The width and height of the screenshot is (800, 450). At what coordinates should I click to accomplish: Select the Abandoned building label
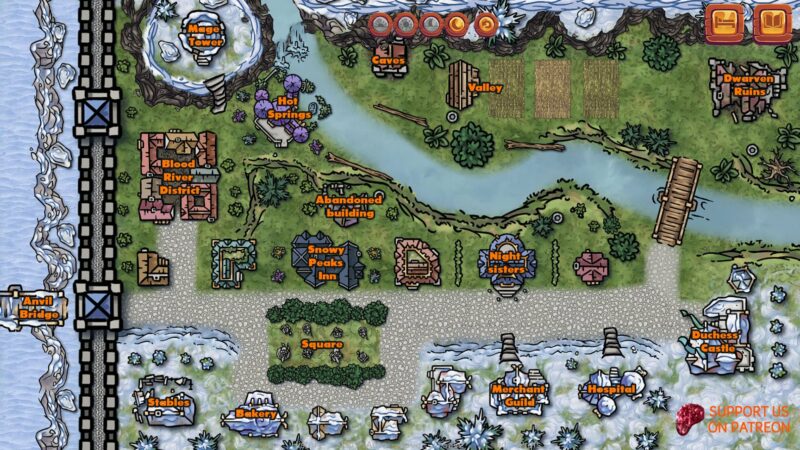pos(349,206)
